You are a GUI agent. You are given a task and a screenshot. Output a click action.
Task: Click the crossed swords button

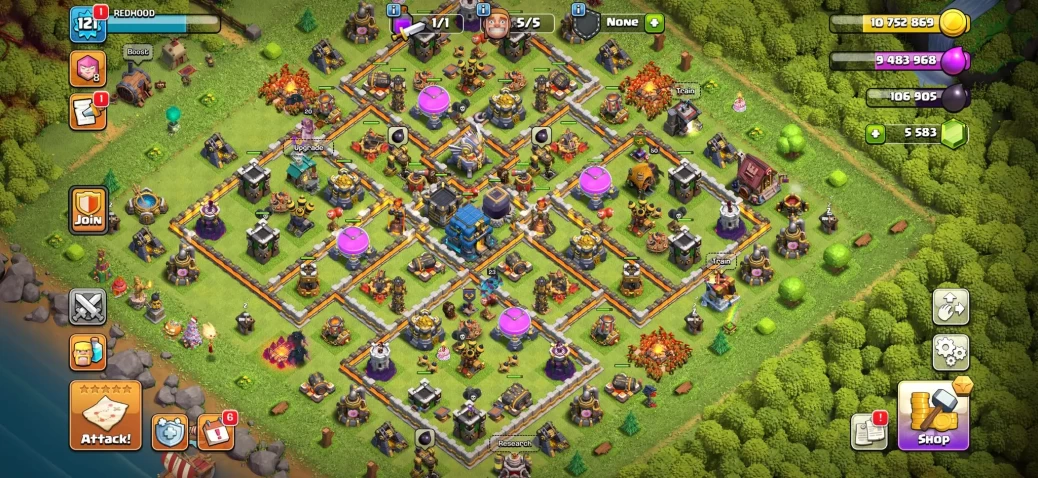pos(88,307)
